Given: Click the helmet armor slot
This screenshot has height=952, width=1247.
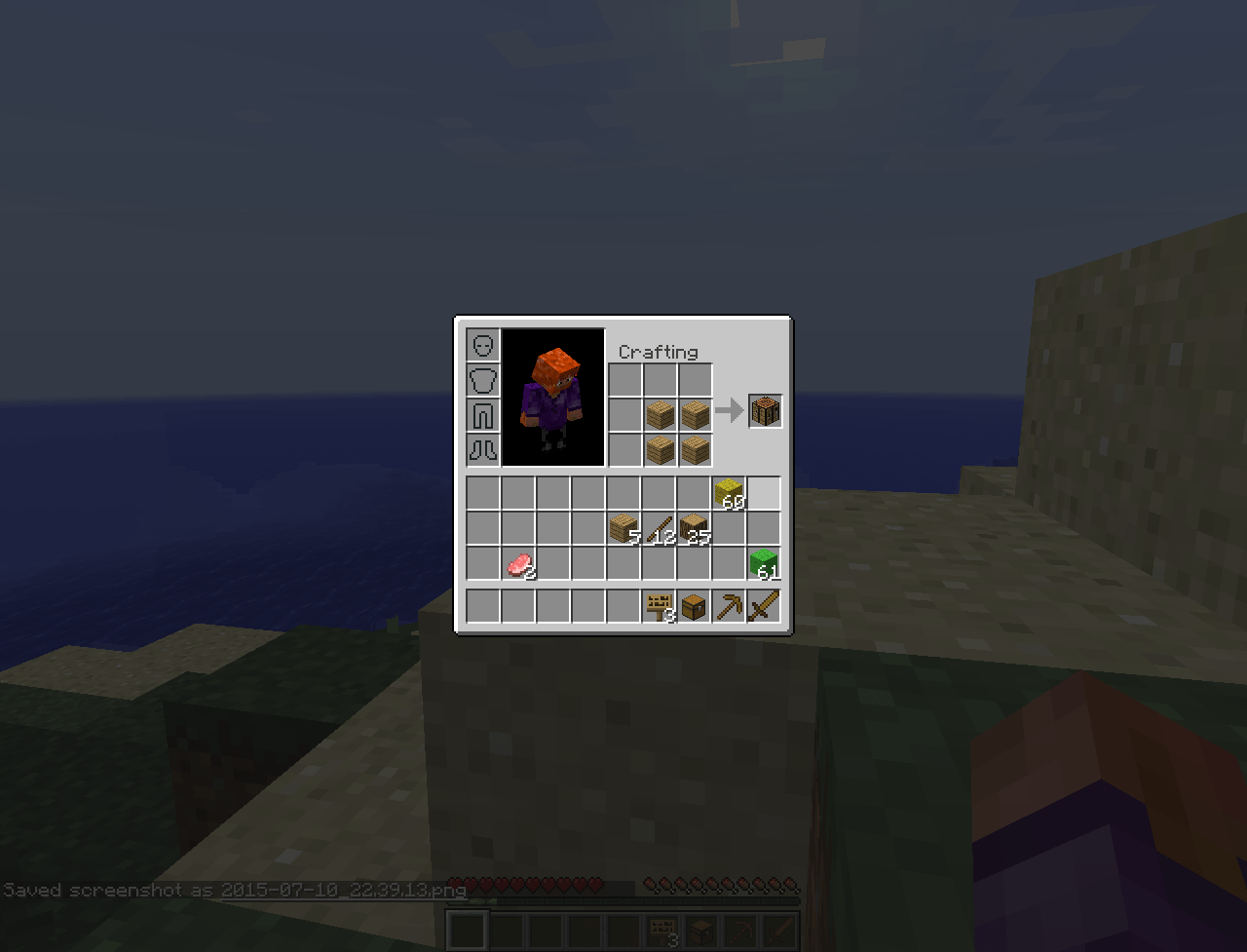Looking at the screenshot, I should (483, 345).
